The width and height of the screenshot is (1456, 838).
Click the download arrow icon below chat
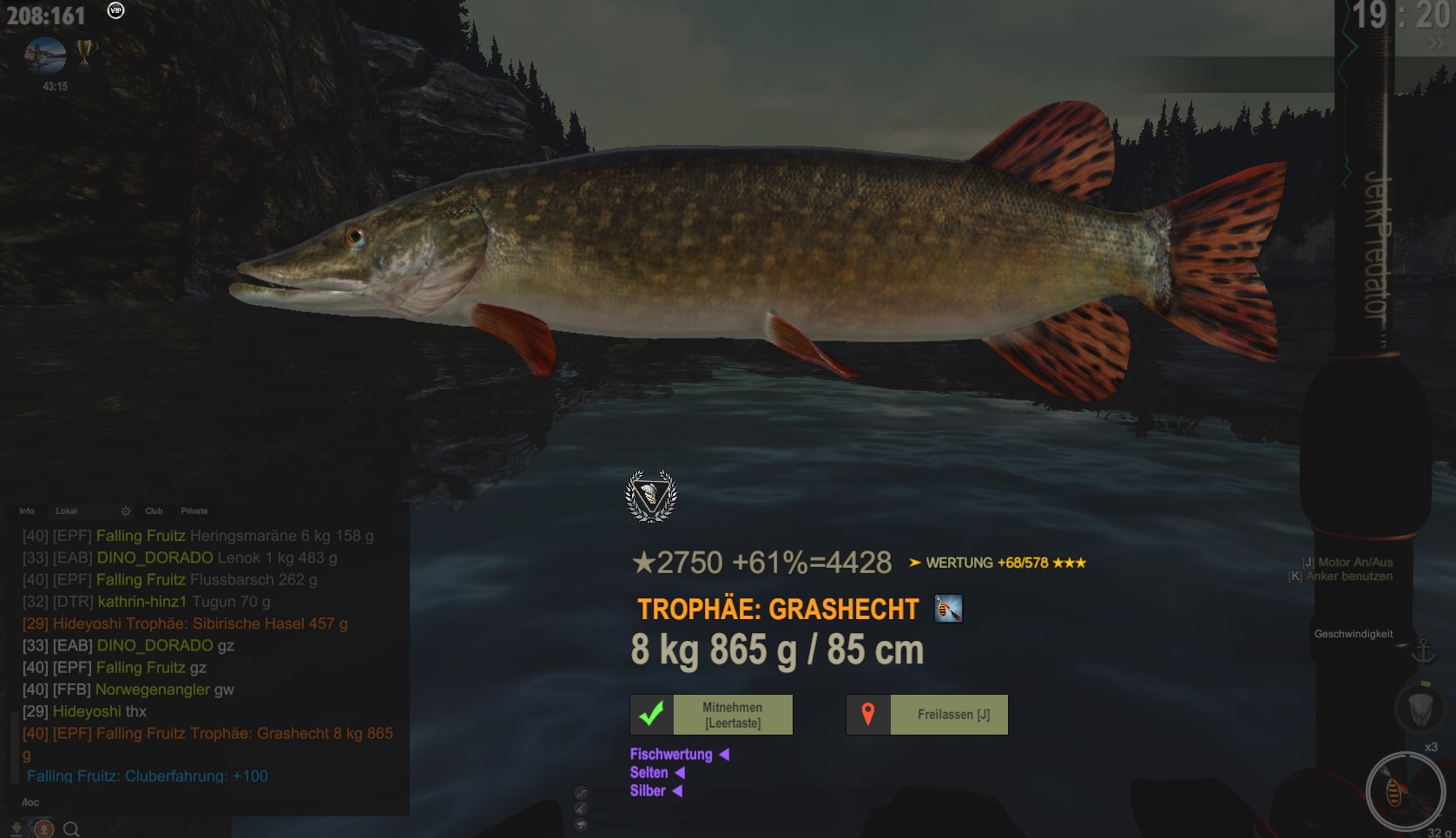click(16, 829)
